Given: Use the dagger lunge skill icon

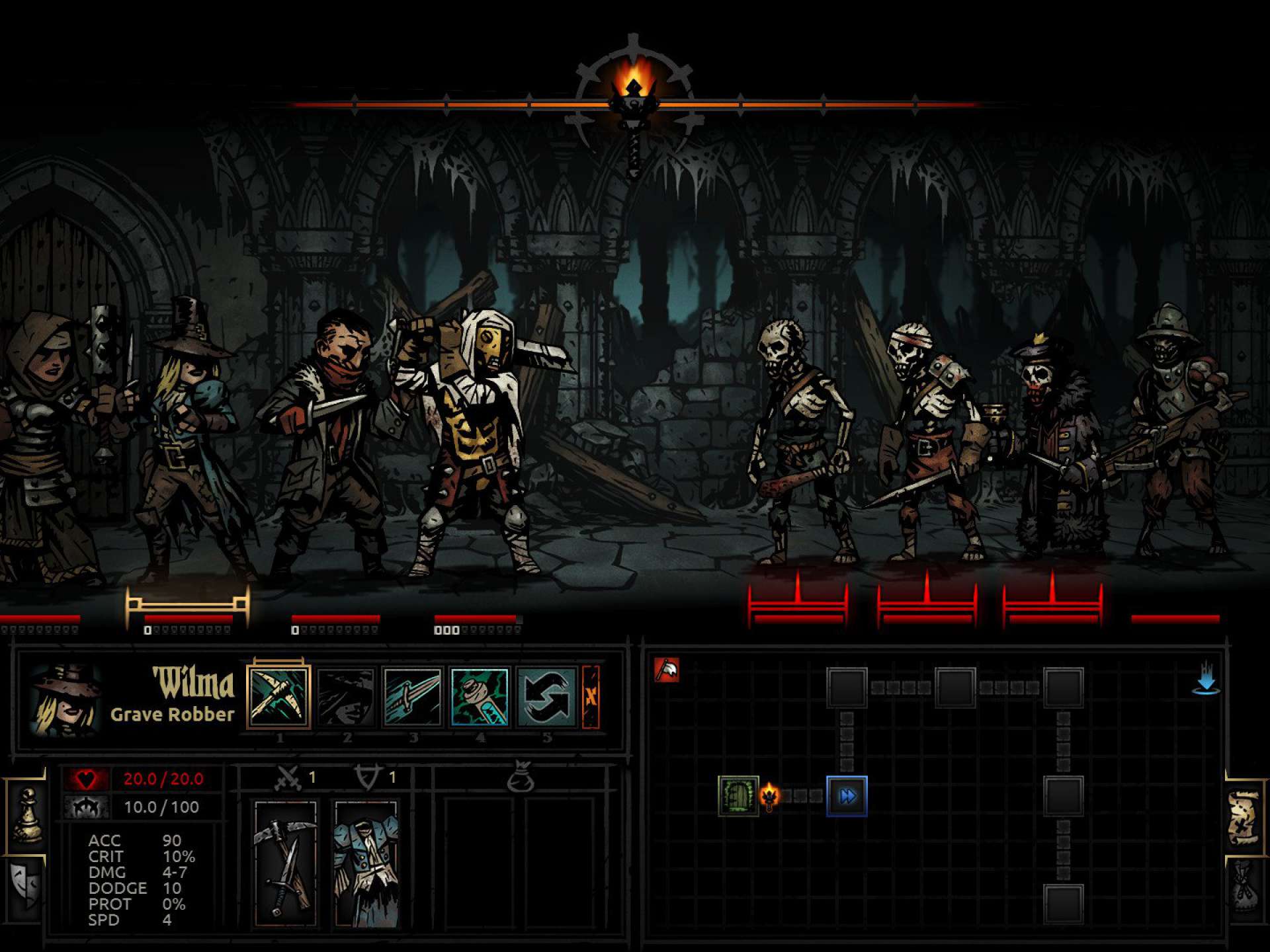Looking at the screenshot, I should pos(412,697).
